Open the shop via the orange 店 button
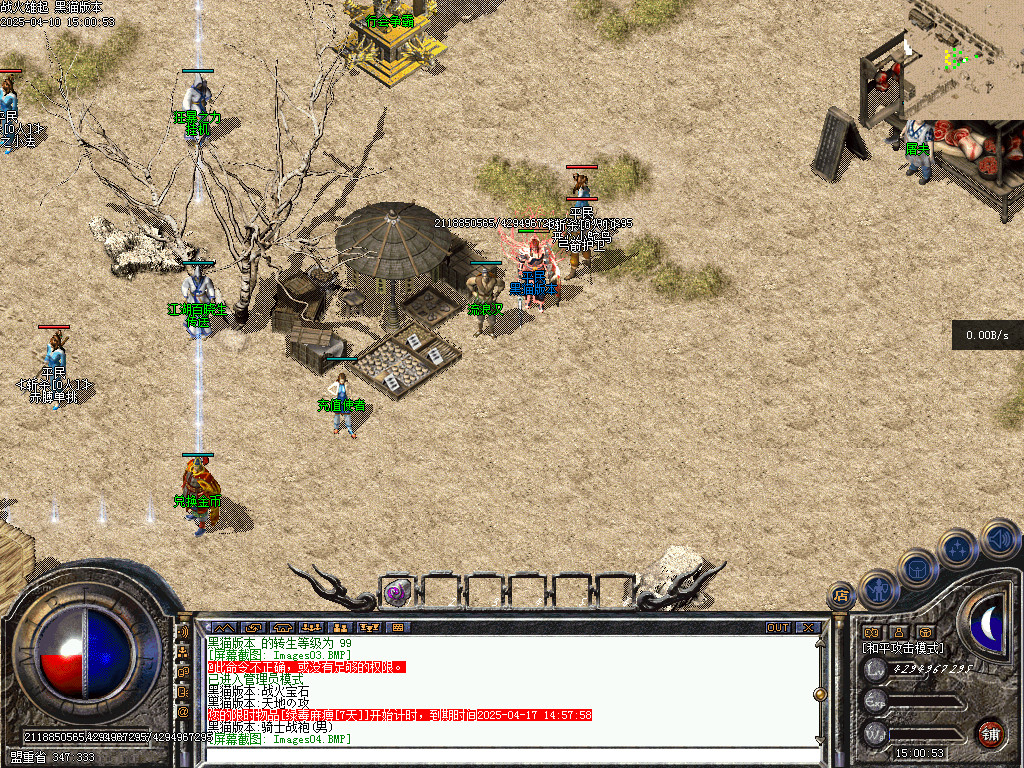The width and height of the screenshot is (1024, 768). click(x=841, y=596)
